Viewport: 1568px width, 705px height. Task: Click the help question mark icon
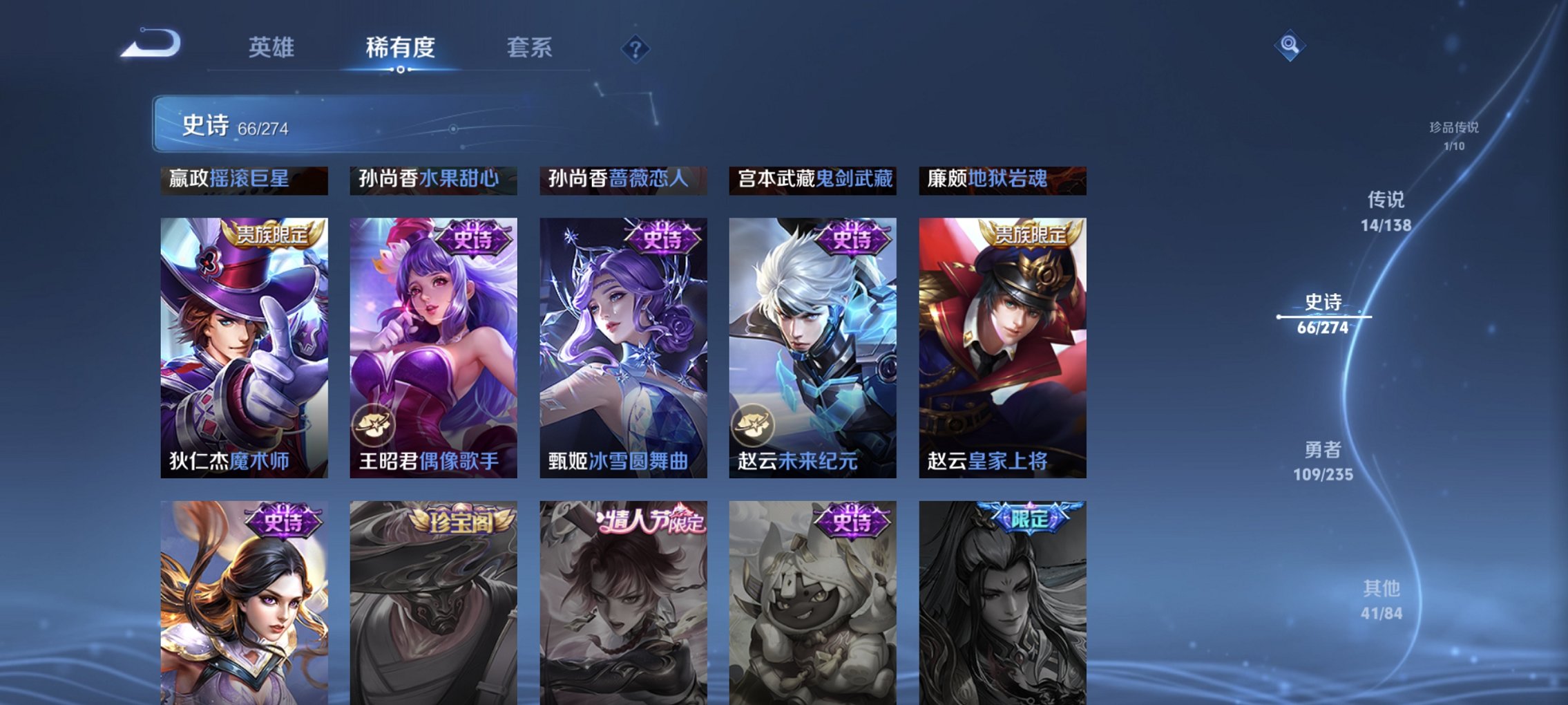pyautogui.click(x=637, y=49)
